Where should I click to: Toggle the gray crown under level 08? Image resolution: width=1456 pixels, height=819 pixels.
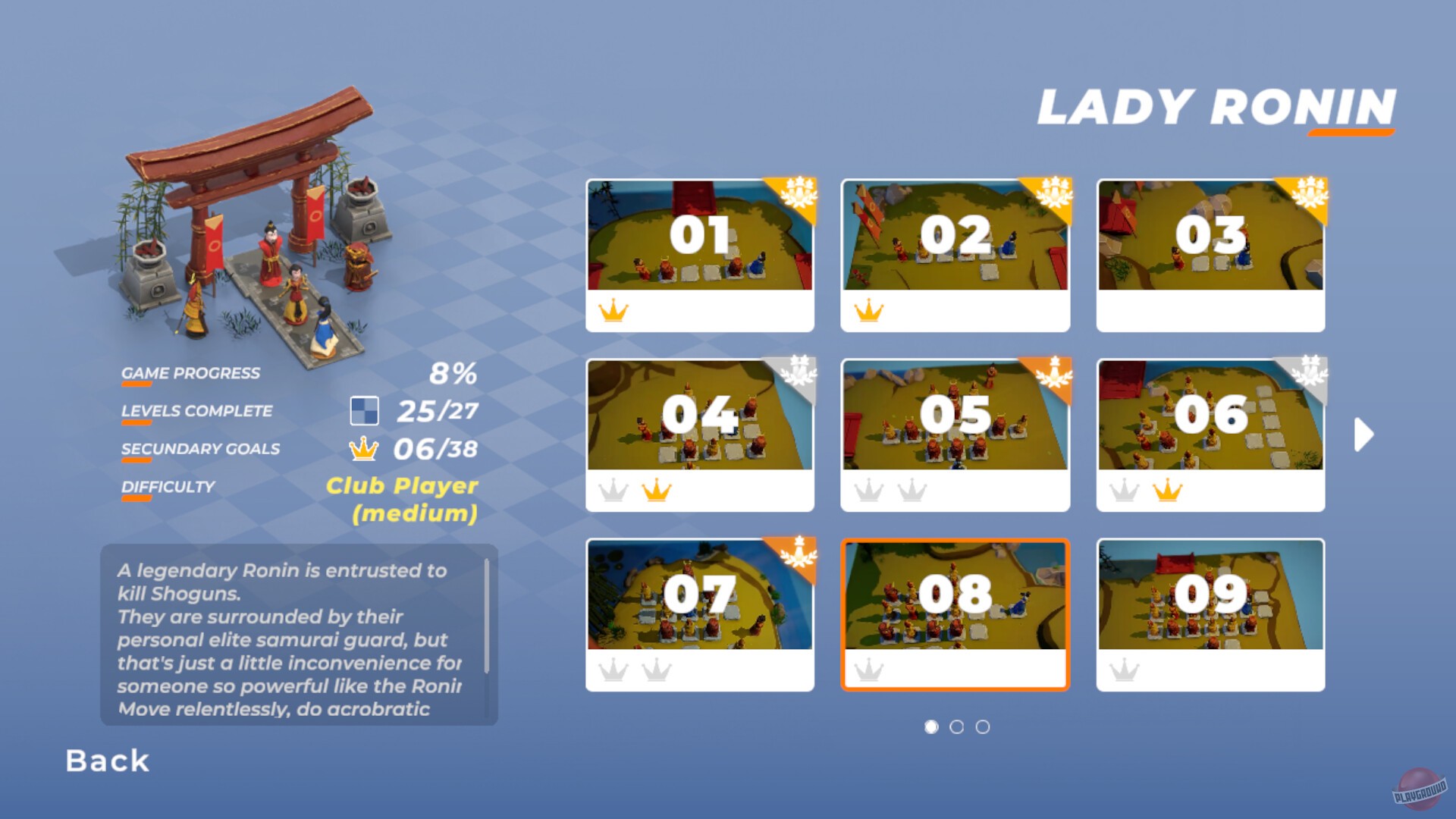(869, 670)
